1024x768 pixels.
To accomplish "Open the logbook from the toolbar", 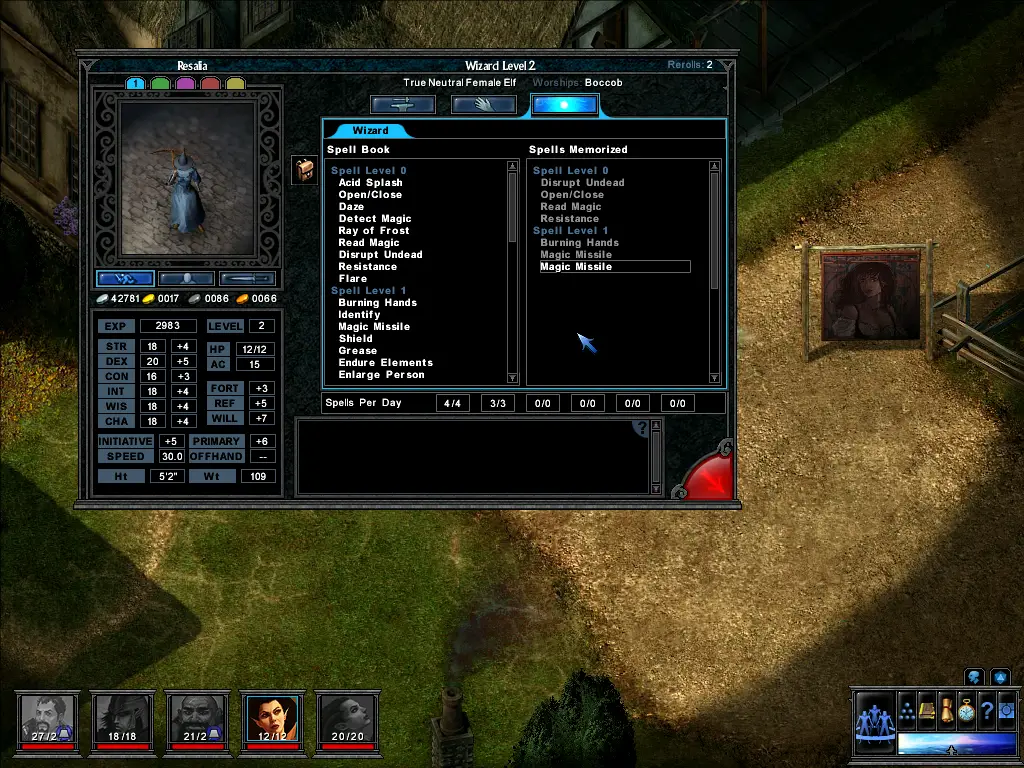I will coord(927,711).
